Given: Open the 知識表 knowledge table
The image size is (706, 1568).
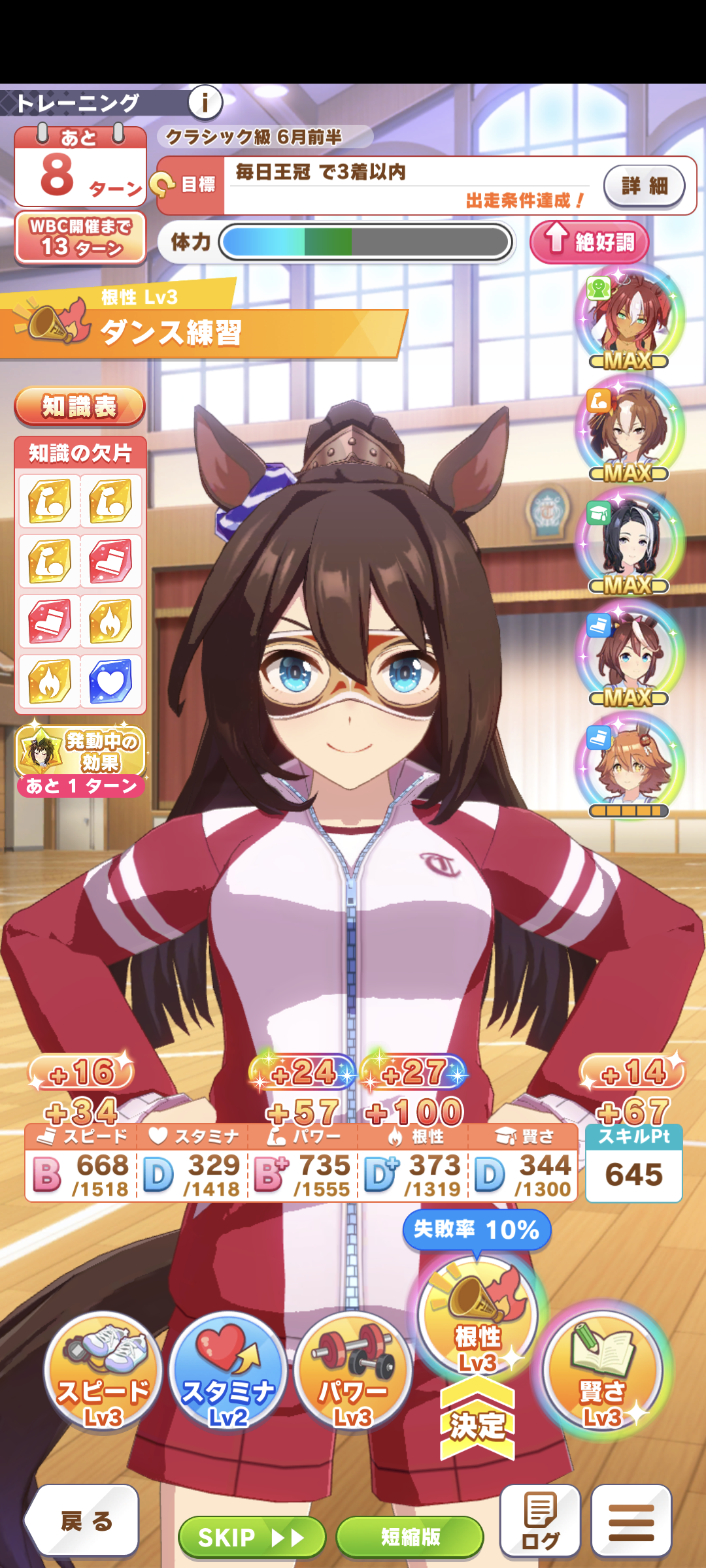Looking at the screenshot, I should tap(80, 406).
